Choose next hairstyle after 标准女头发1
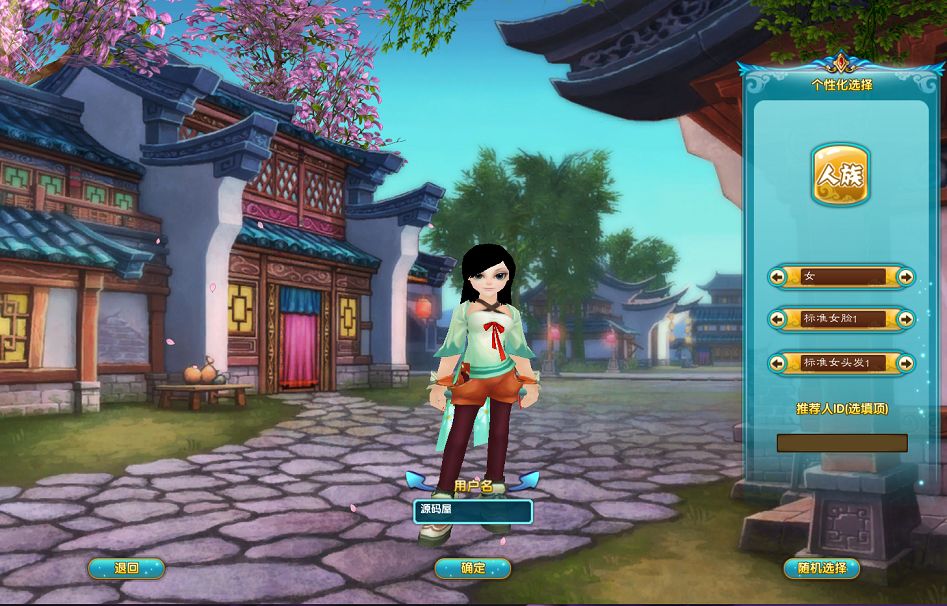The width and height of the screenshot is (947, 606). pyautogui.click(x=905, y=362)
